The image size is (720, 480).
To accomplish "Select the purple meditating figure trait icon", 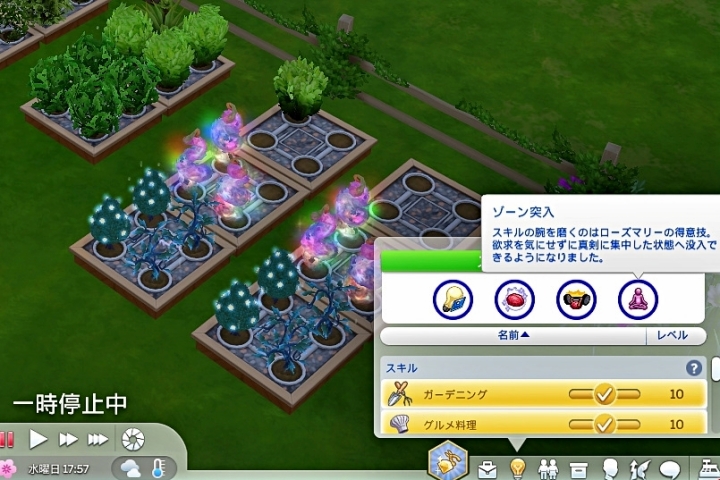I will 637,298.
